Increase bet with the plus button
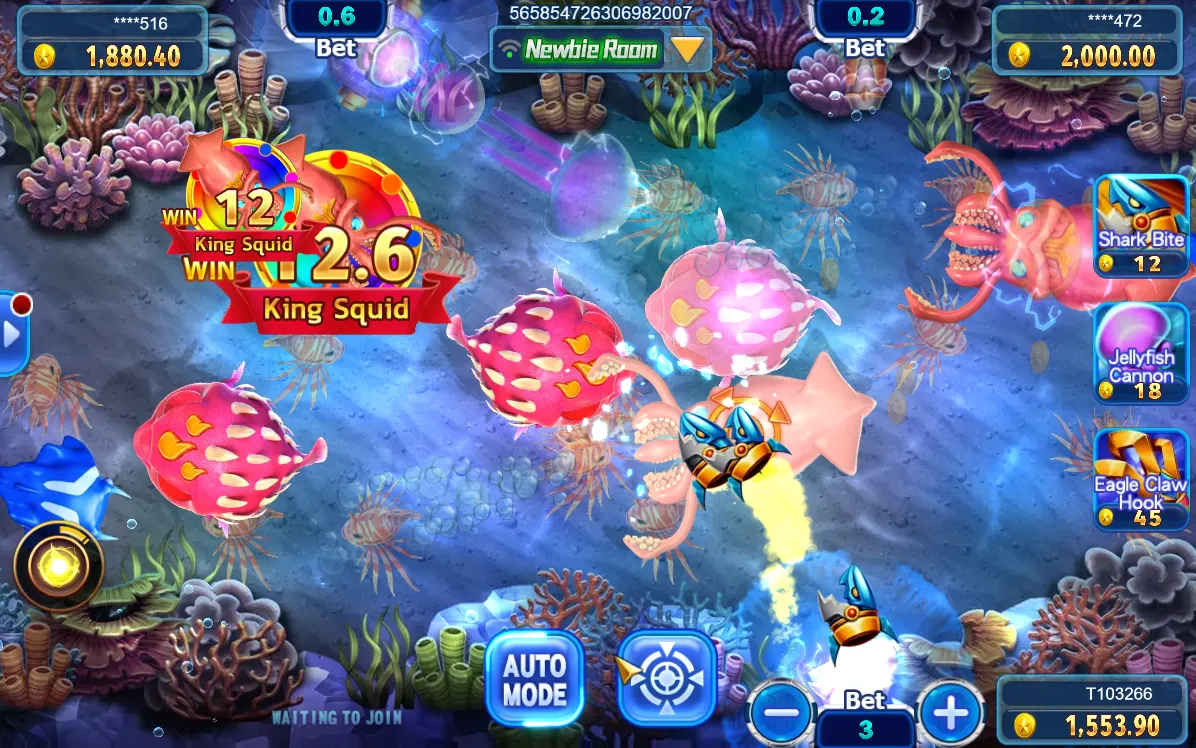Screen dimensions: 1196x748 [x=950, y=714]
